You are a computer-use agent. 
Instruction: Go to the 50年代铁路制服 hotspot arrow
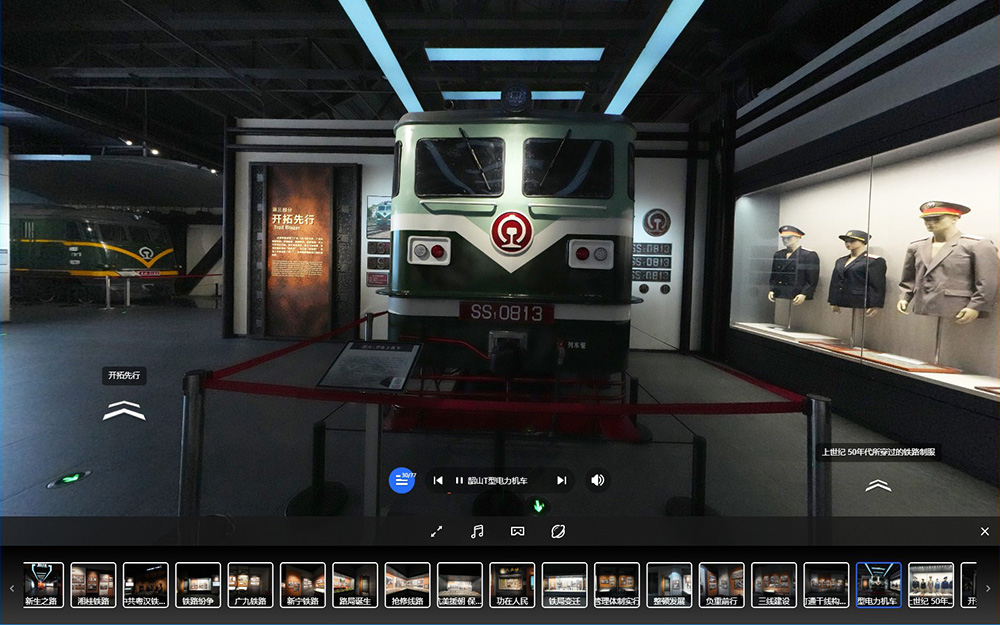(878, 485)
